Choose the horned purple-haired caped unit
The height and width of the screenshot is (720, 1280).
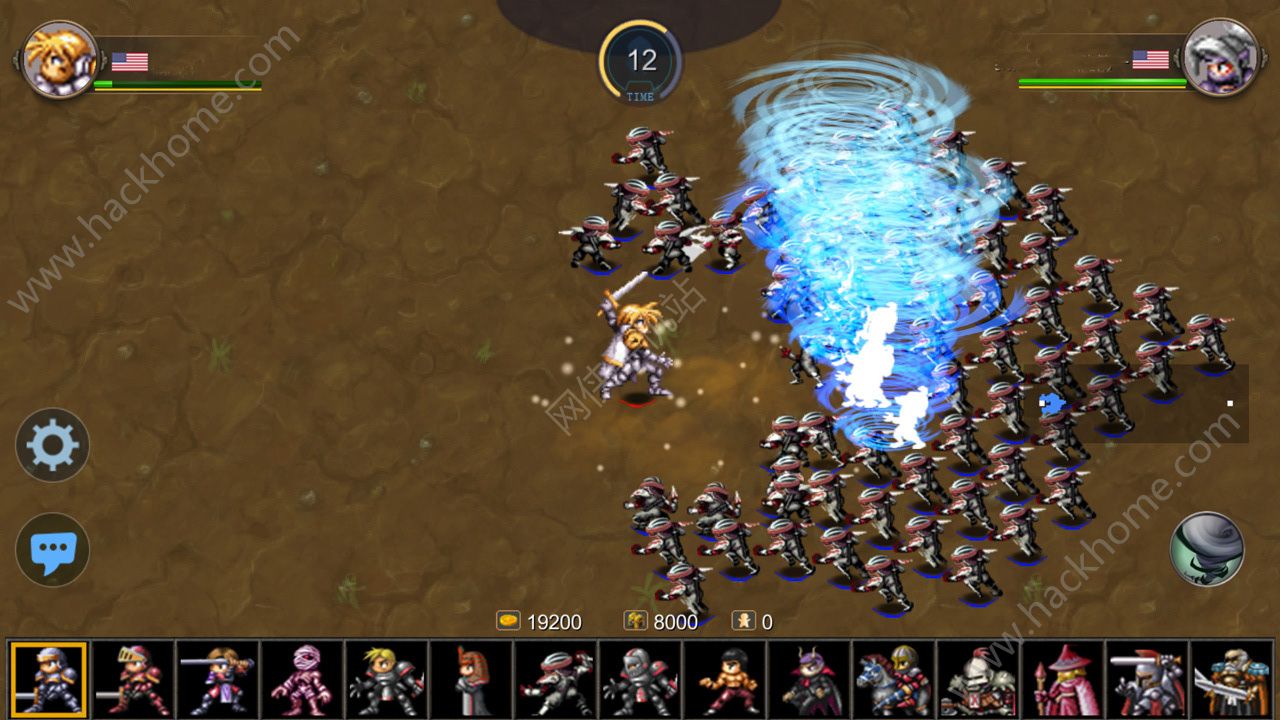(x=809, y=680)
